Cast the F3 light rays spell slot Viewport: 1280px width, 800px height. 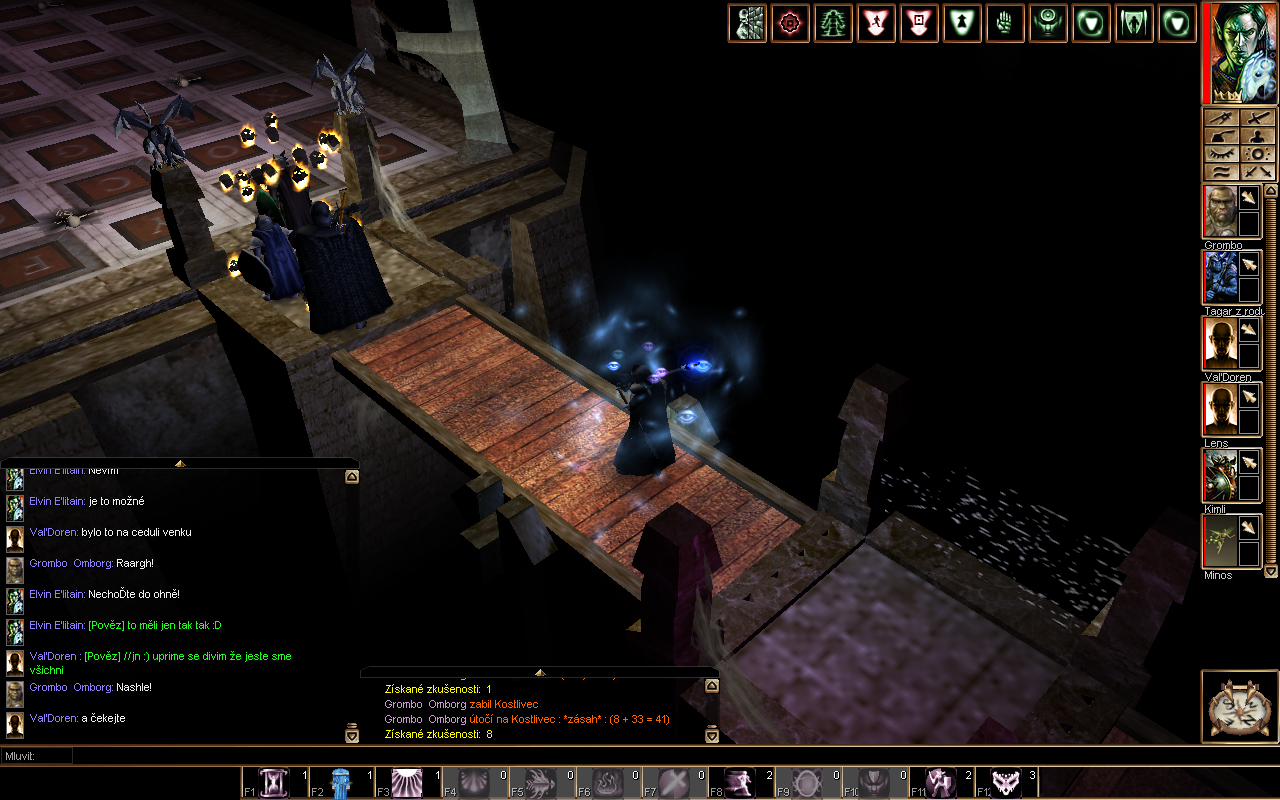[408, 783]
